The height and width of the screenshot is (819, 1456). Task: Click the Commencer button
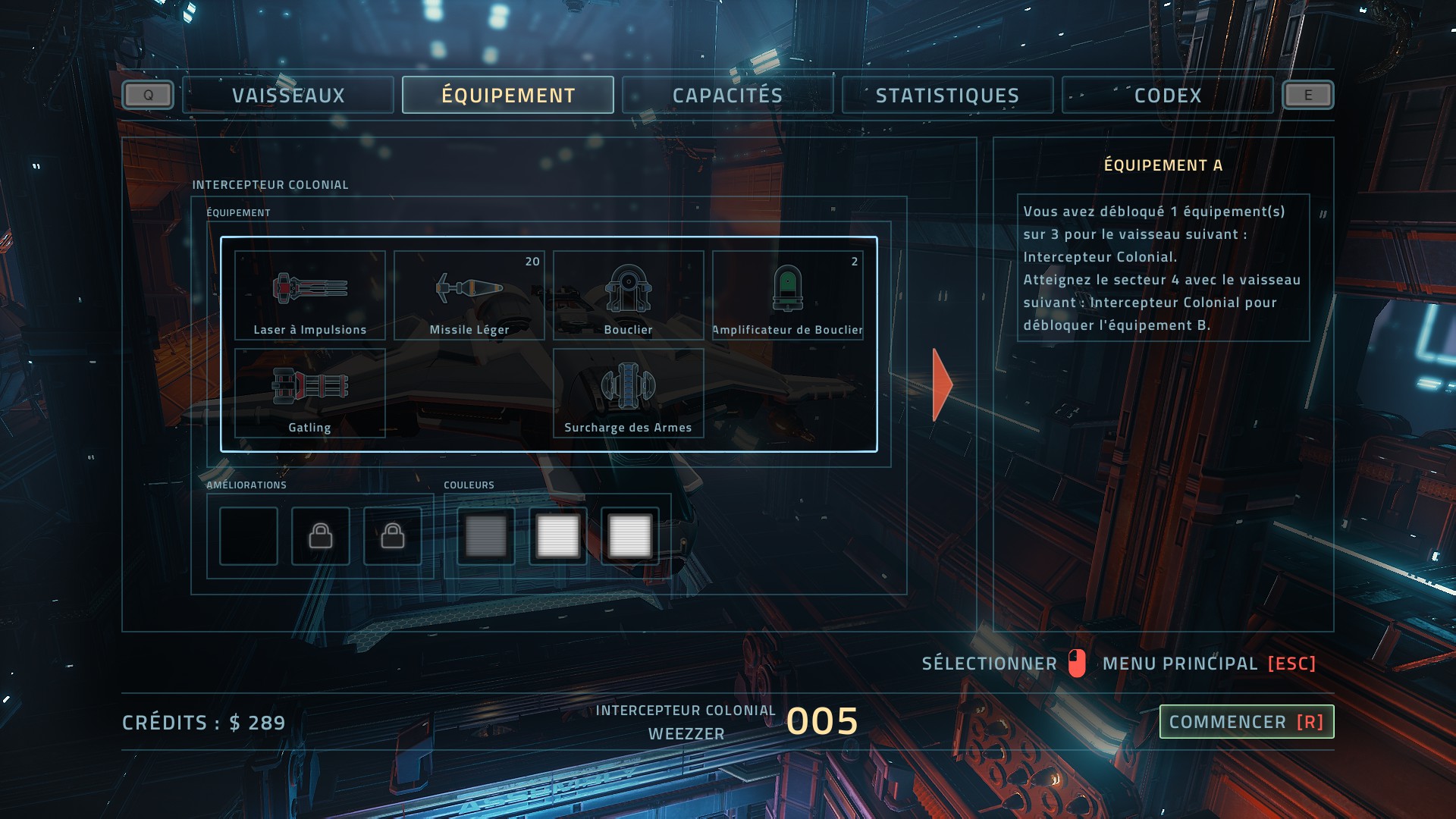[x=1246, y=722]
